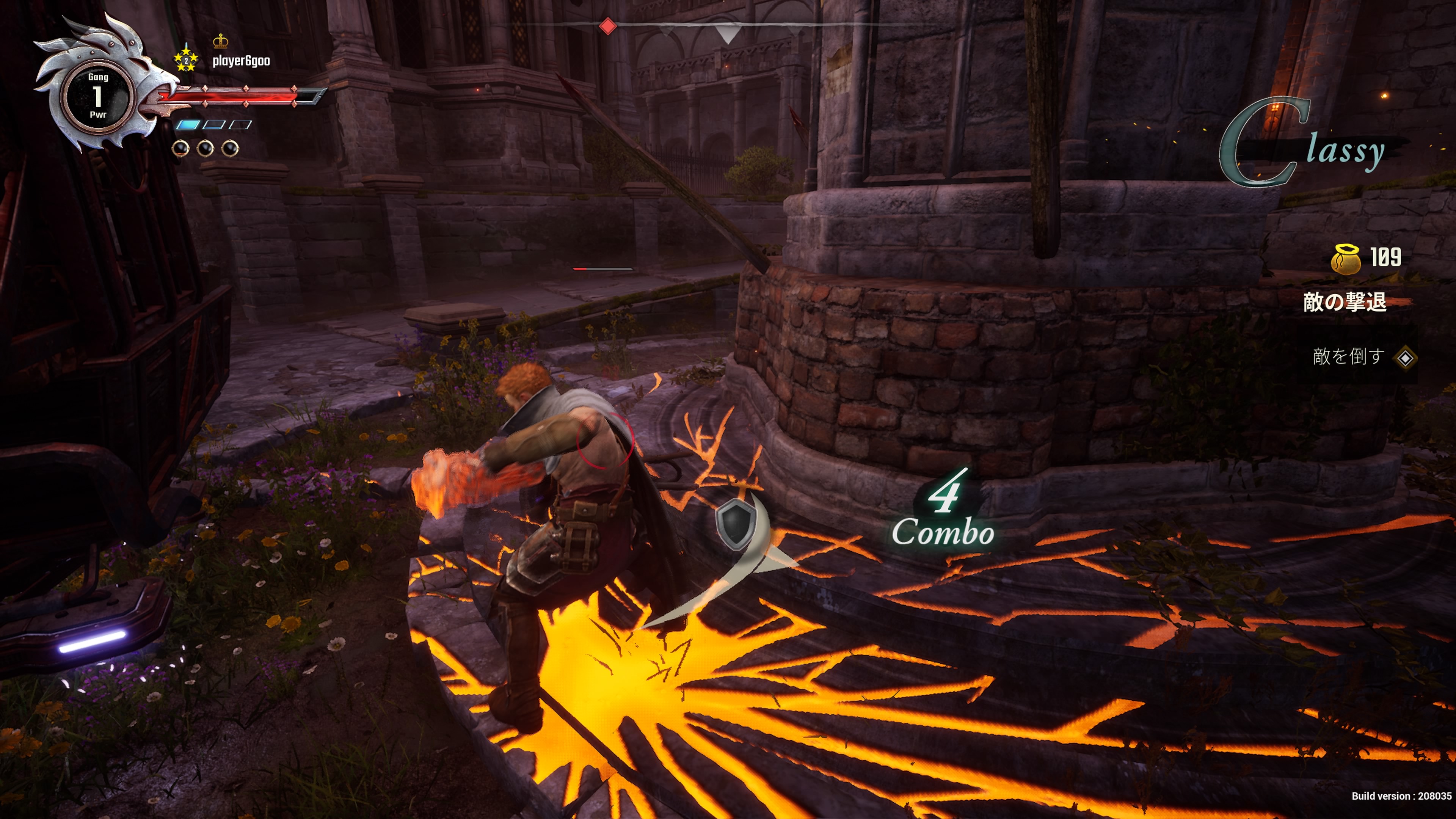Click the red diamond compass marker
The height and width of the screenshot is (819, 1456).
pyautogui.click(x=607, y=26)
